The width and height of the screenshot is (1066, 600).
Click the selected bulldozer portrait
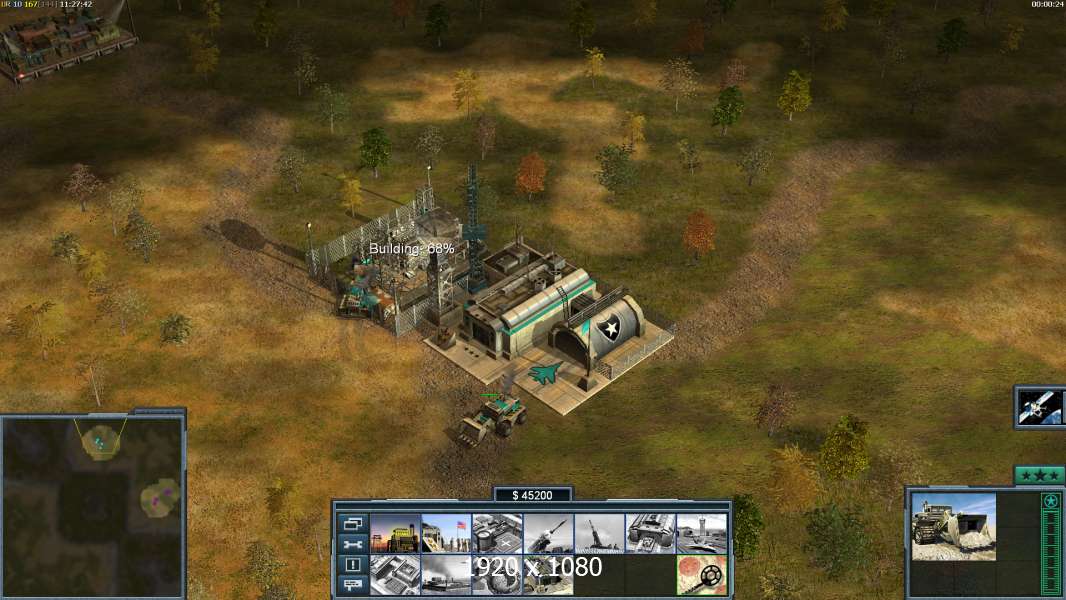point(953,526)
